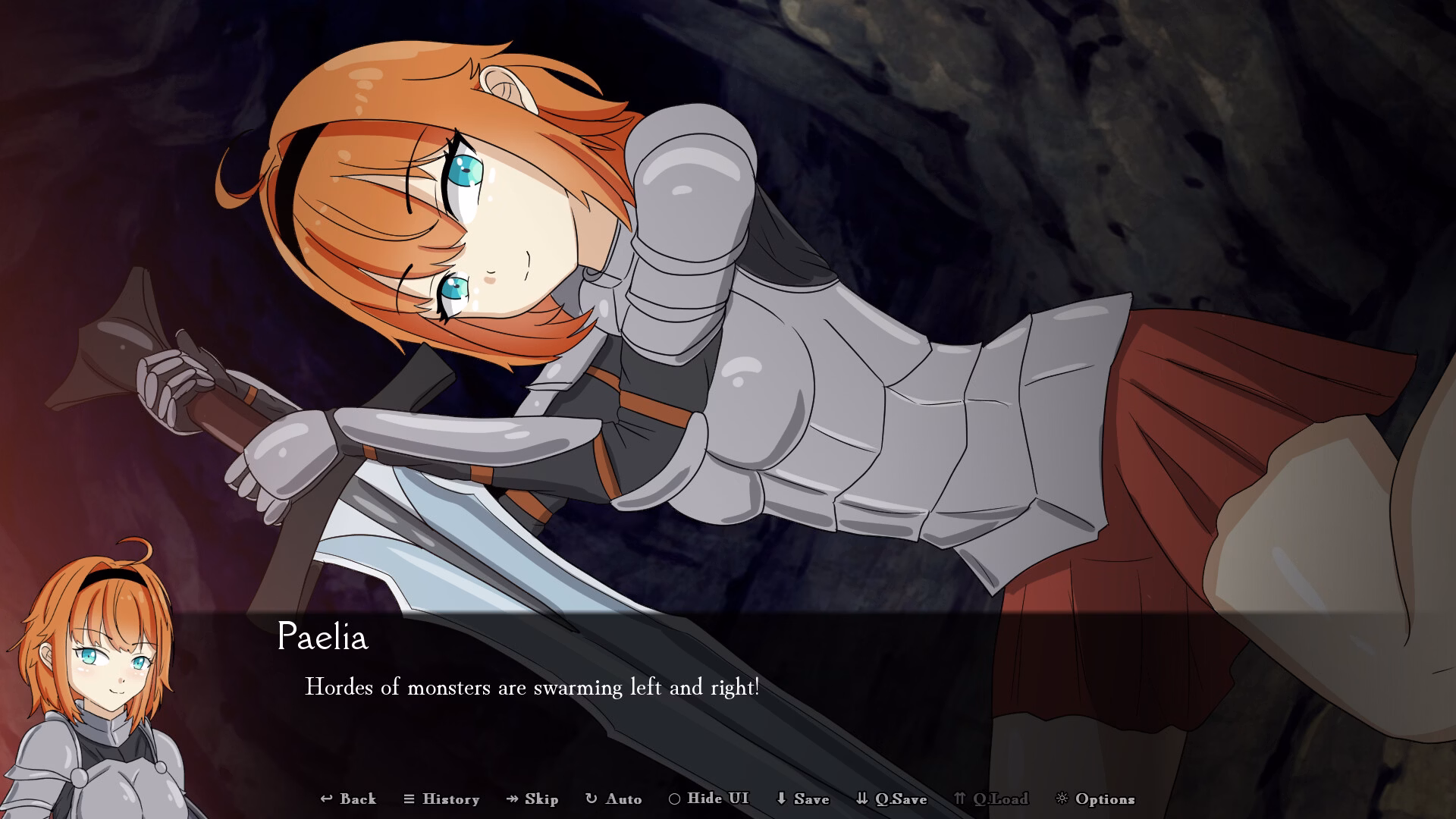
Task: Hide the UI overlay
Action: click(x=708, y=799)
